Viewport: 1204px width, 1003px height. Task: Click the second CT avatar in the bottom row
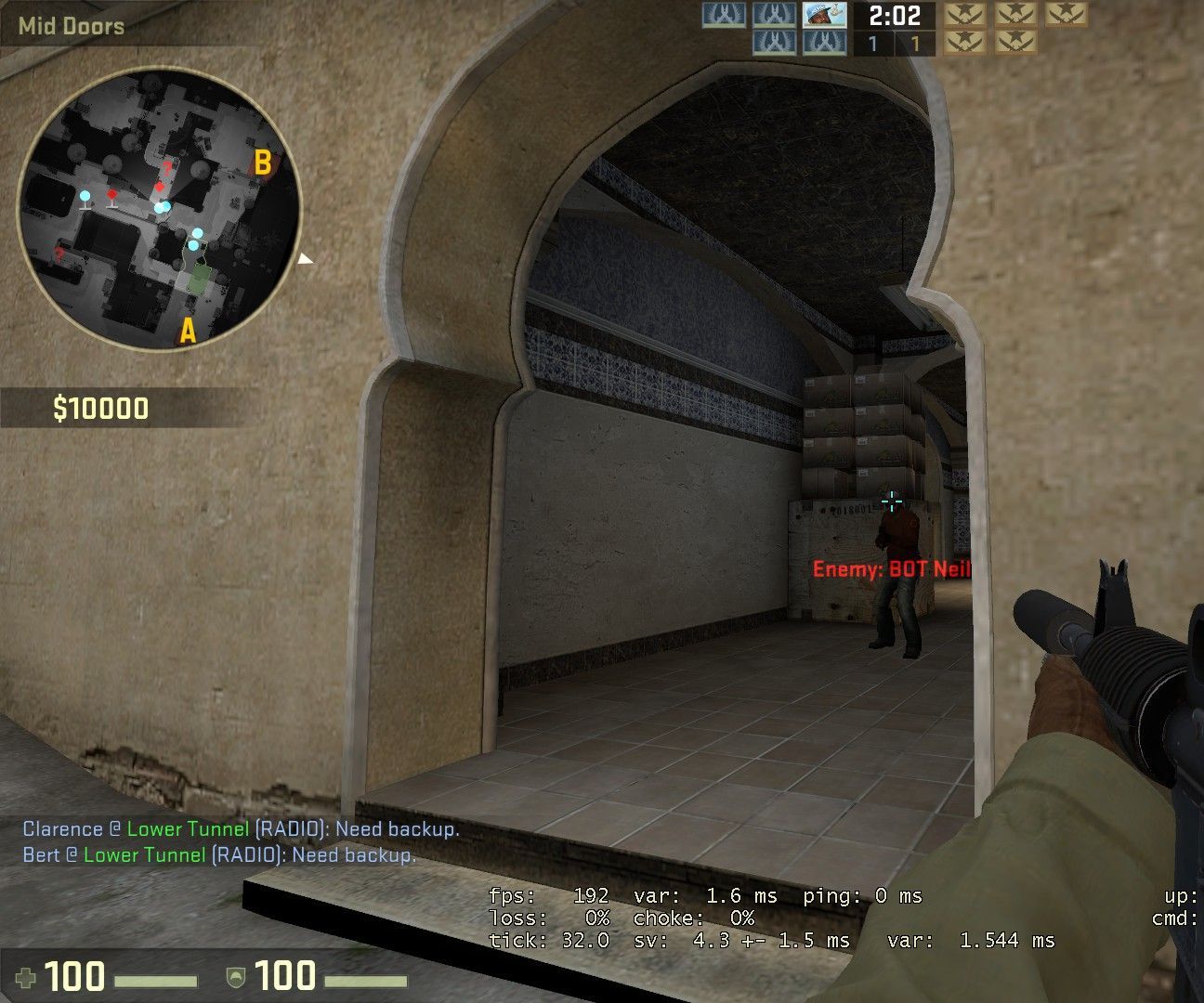(824, 42)
